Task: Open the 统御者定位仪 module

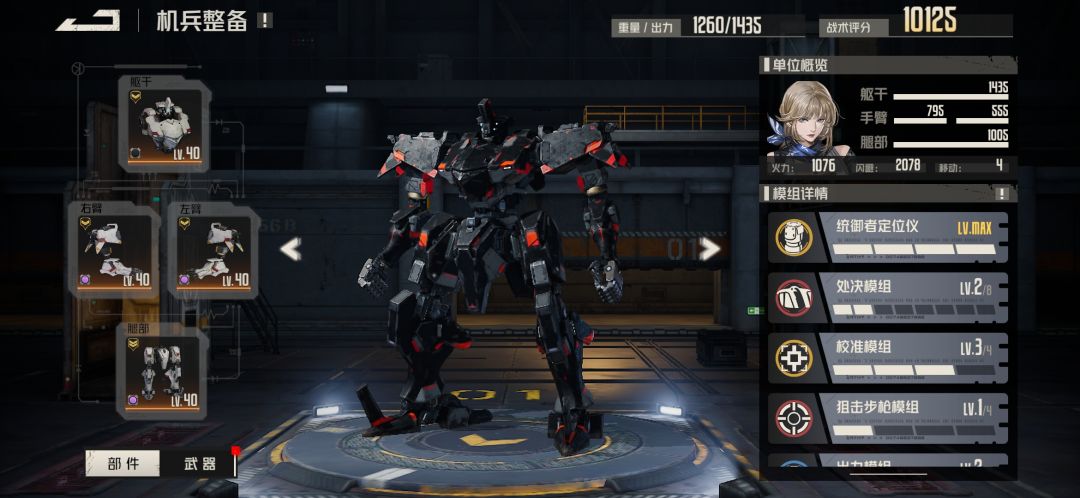Action: [x=890, y=235]
